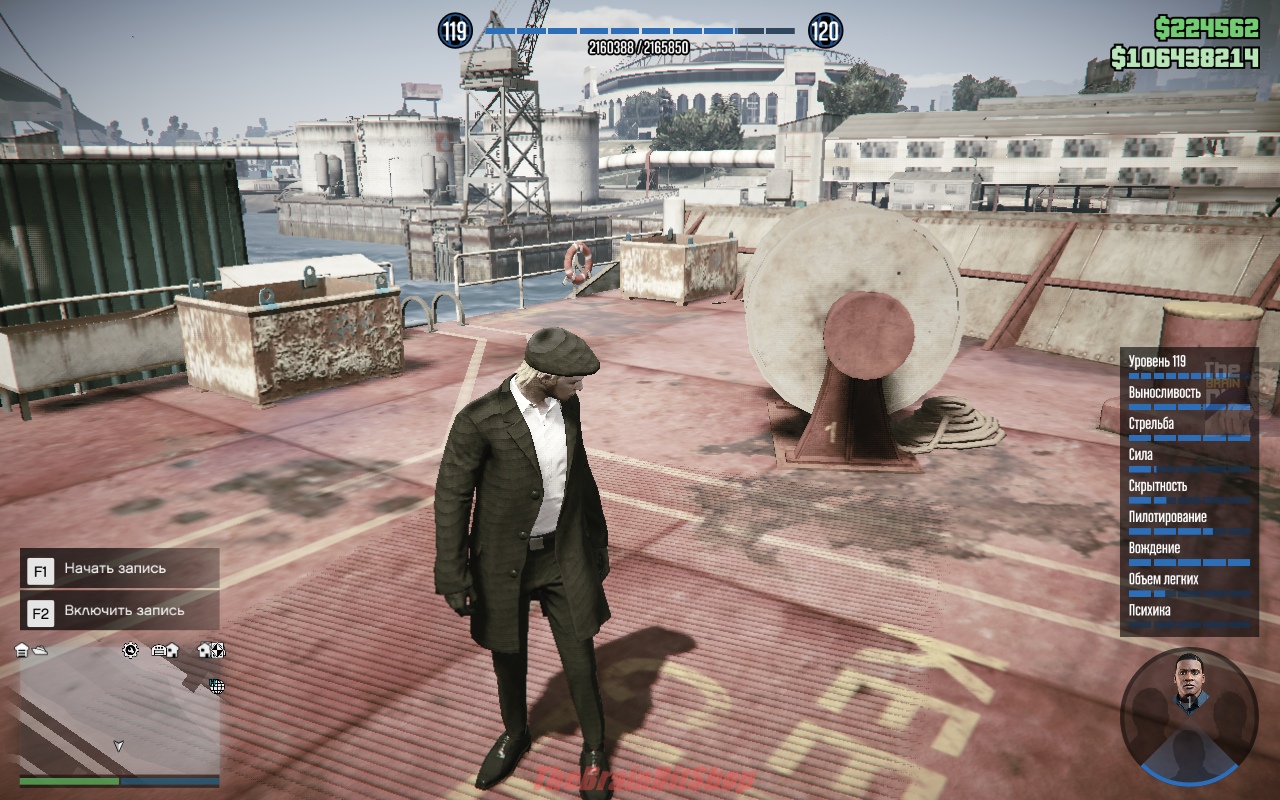Click the gear-shaped blip on the minimap

point(131,650)
